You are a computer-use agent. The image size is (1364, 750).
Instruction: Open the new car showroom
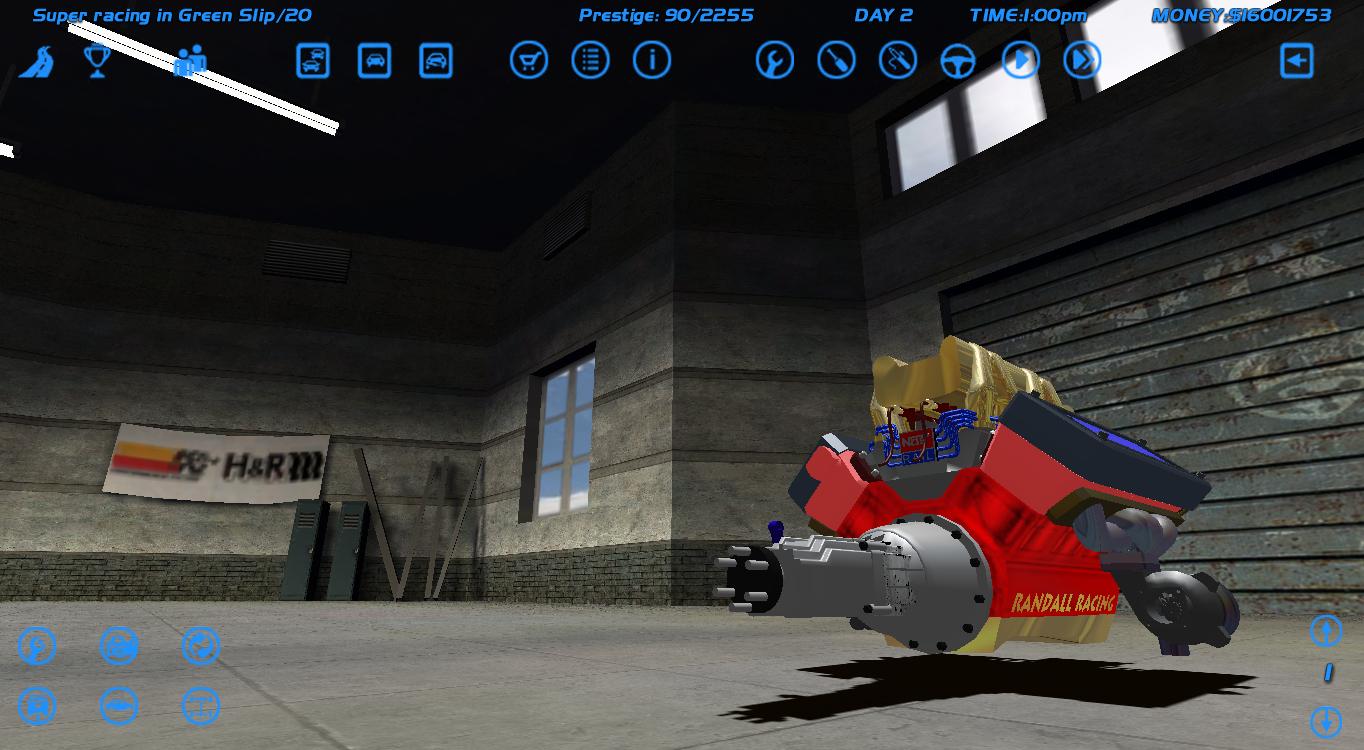(x=372, y=60)
